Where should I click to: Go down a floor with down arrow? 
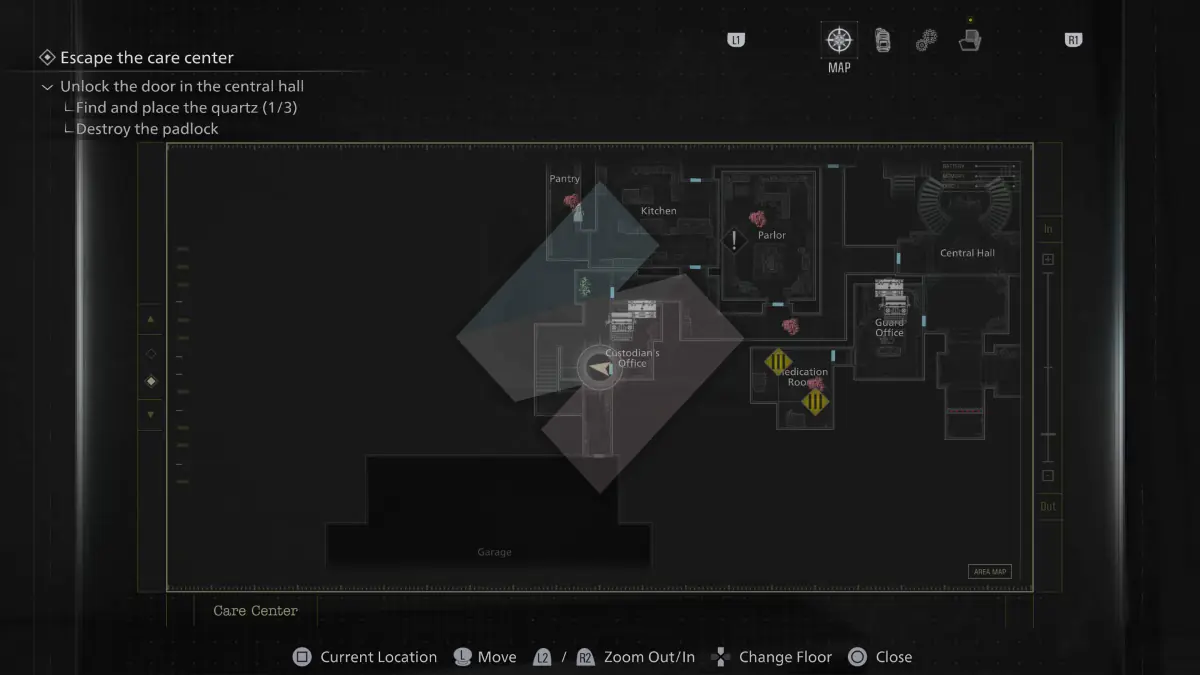pos(151,414)
